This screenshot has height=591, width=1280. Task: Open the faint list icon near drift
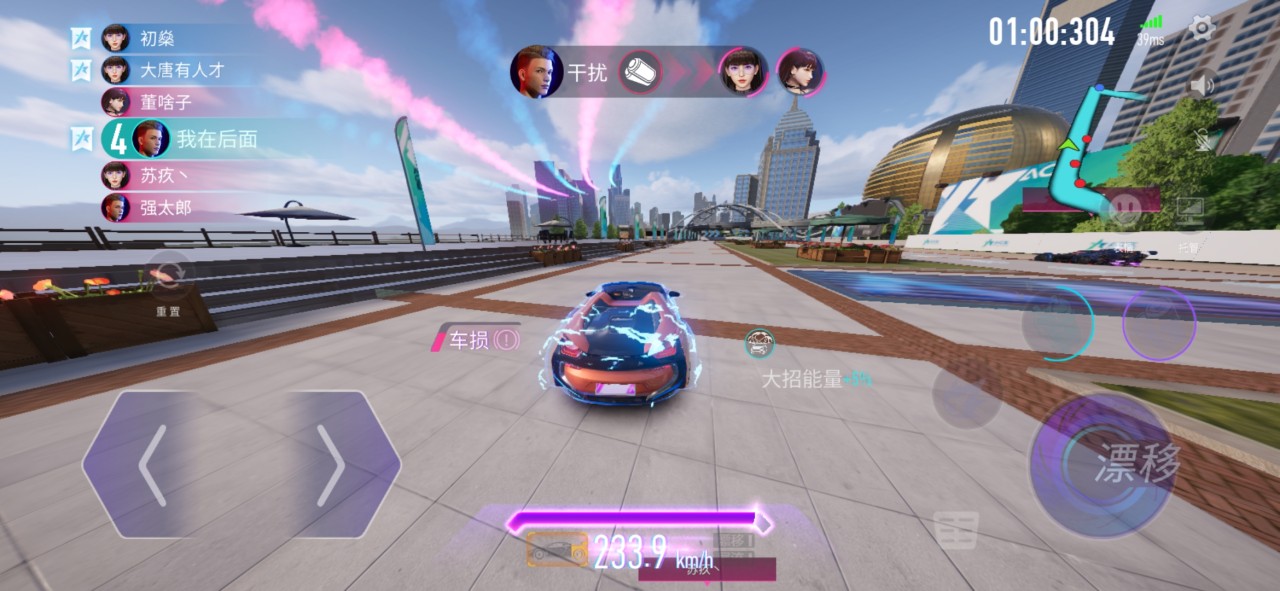(955, 529)
